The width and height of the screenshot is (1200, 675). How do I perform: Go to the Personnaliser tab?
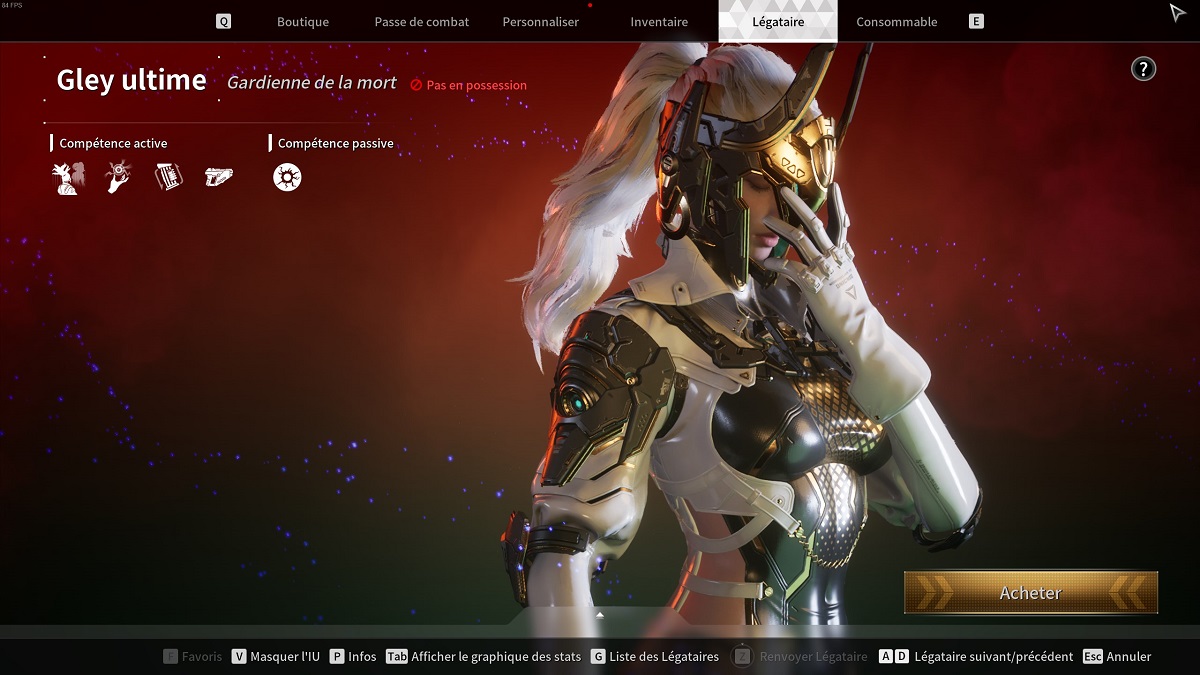click(x=540, y=22)
